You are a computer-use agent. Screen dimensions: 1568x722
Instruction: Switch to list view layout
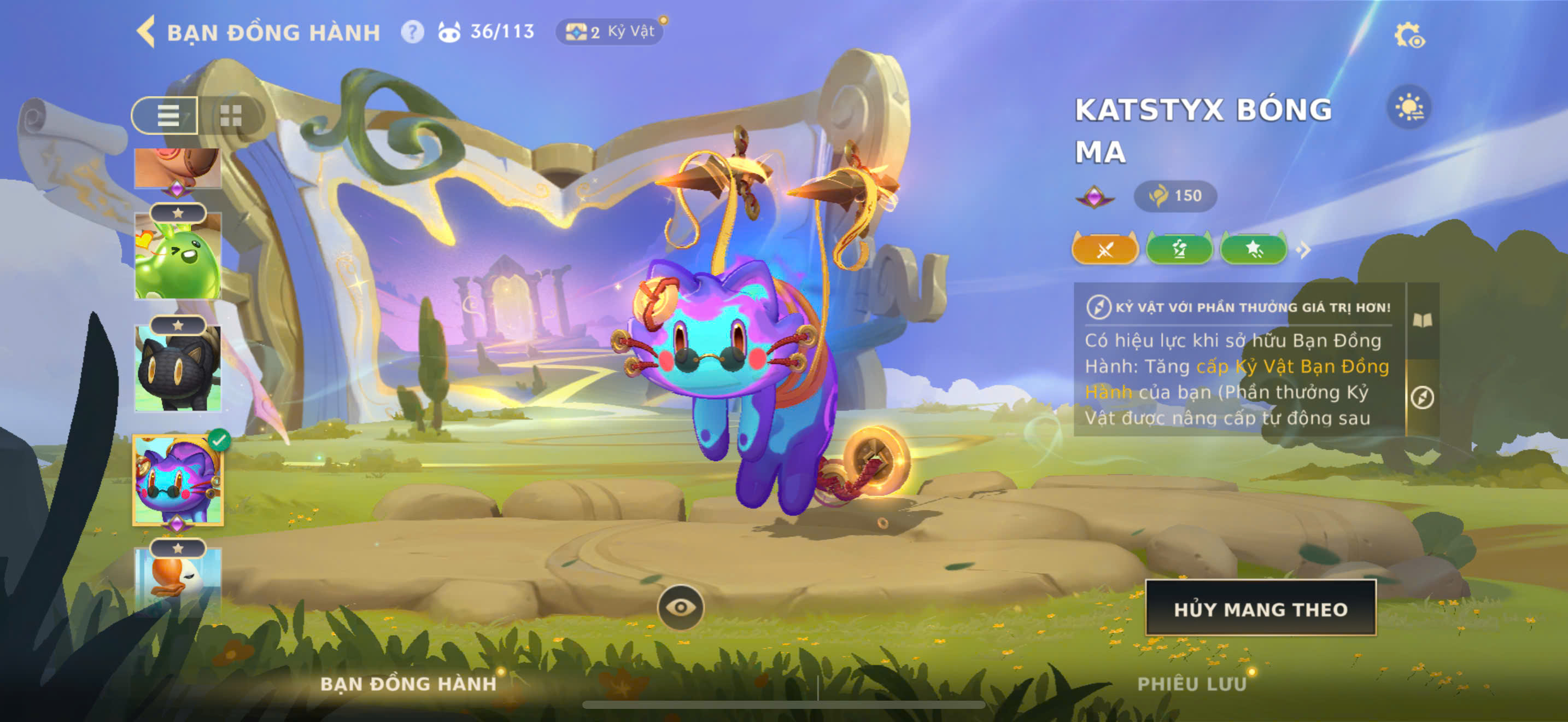(x=166, y=115)
